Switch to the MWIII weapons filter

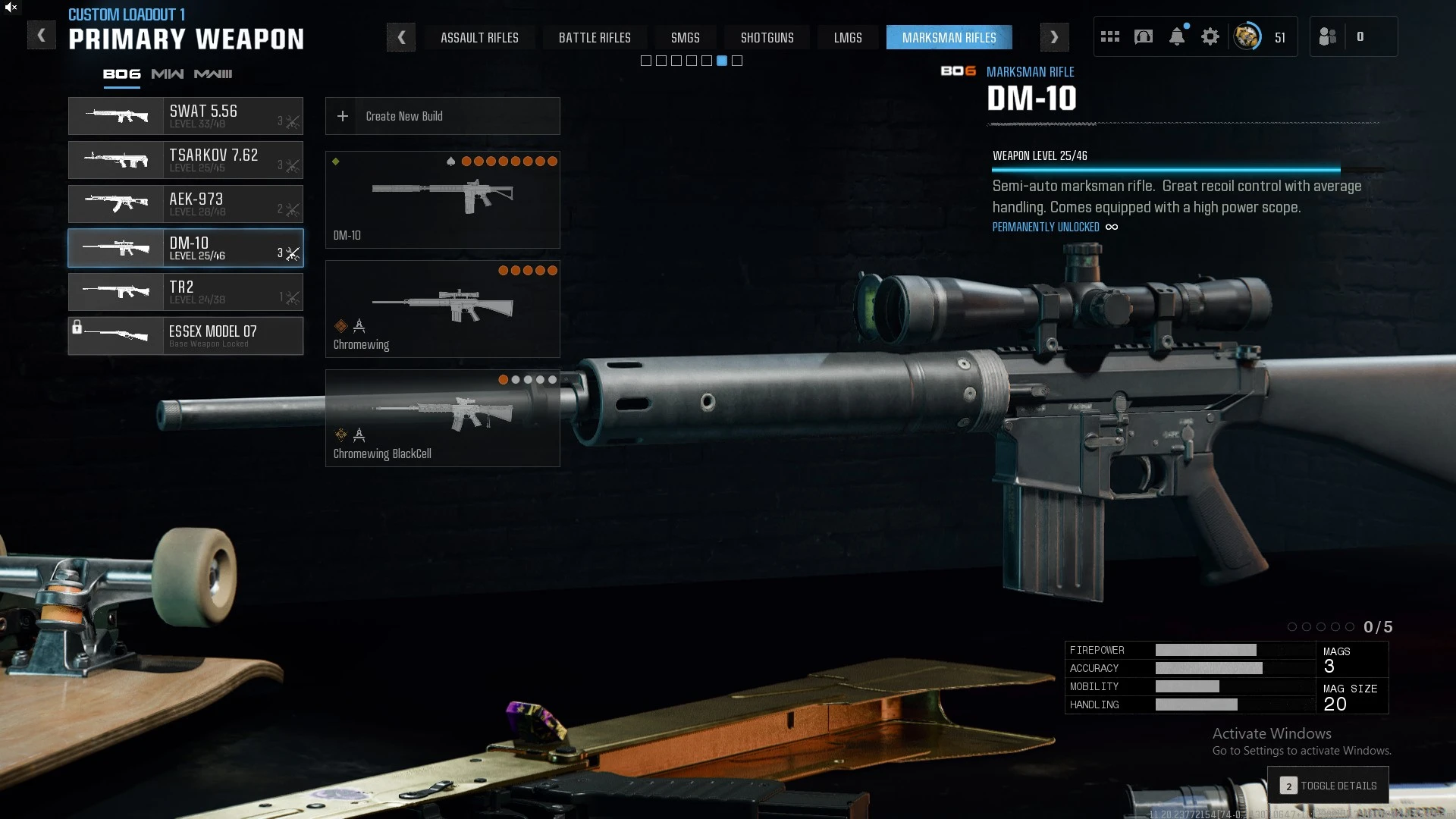point(213,74)
